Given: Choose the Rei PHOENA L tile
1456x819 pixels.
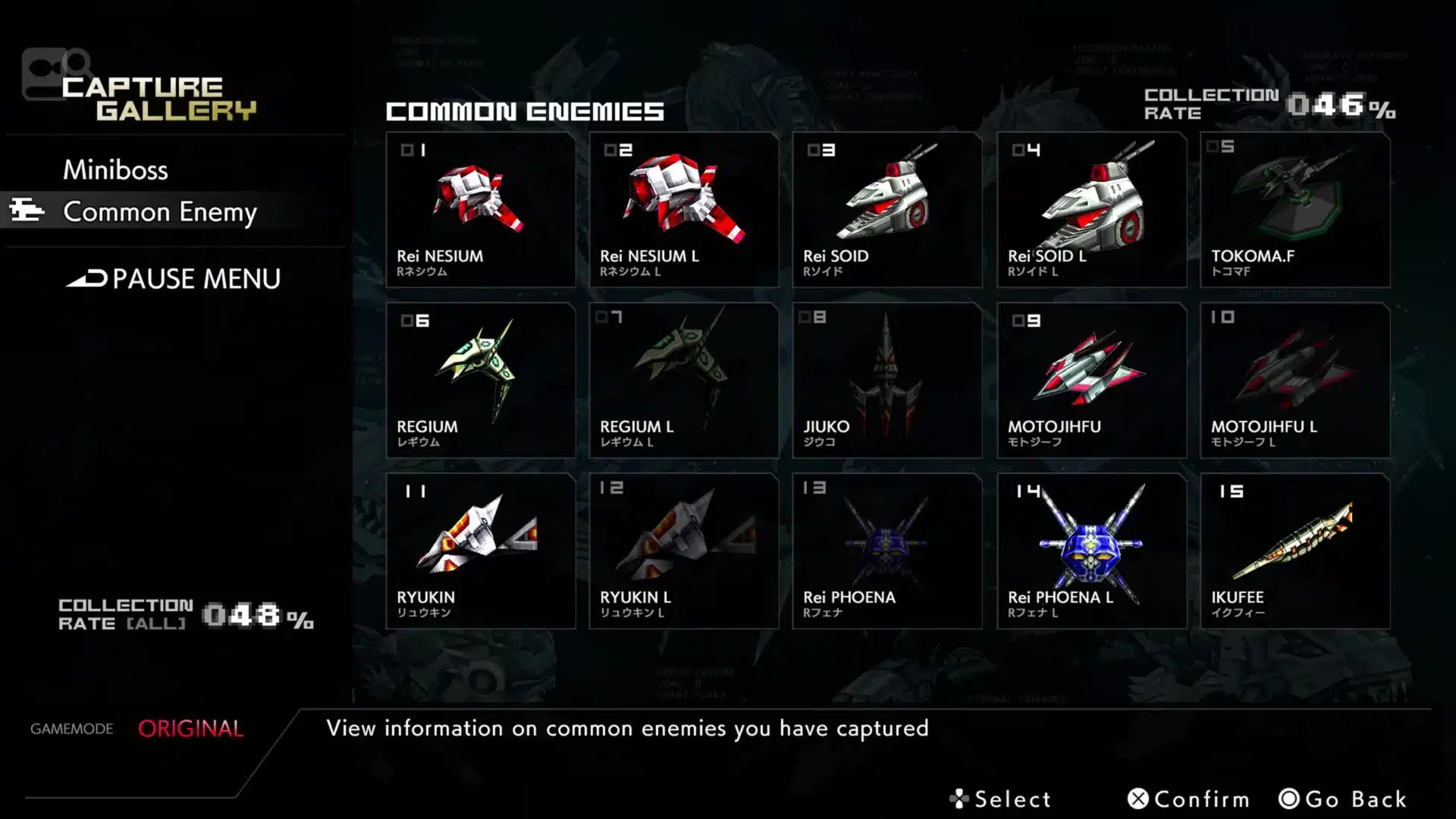Looking at the screenshot, I should [x=1091, y=551].
